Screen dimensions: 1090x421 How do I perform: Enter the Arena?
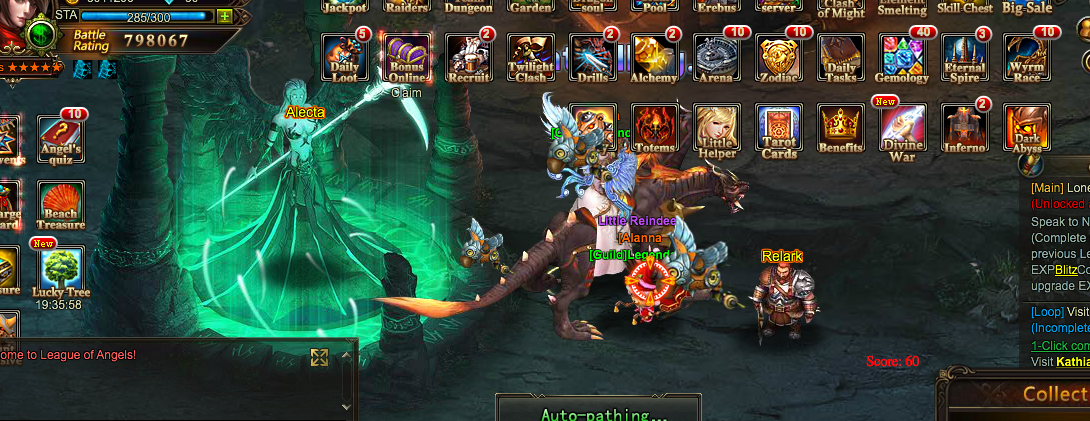(717, 58)
